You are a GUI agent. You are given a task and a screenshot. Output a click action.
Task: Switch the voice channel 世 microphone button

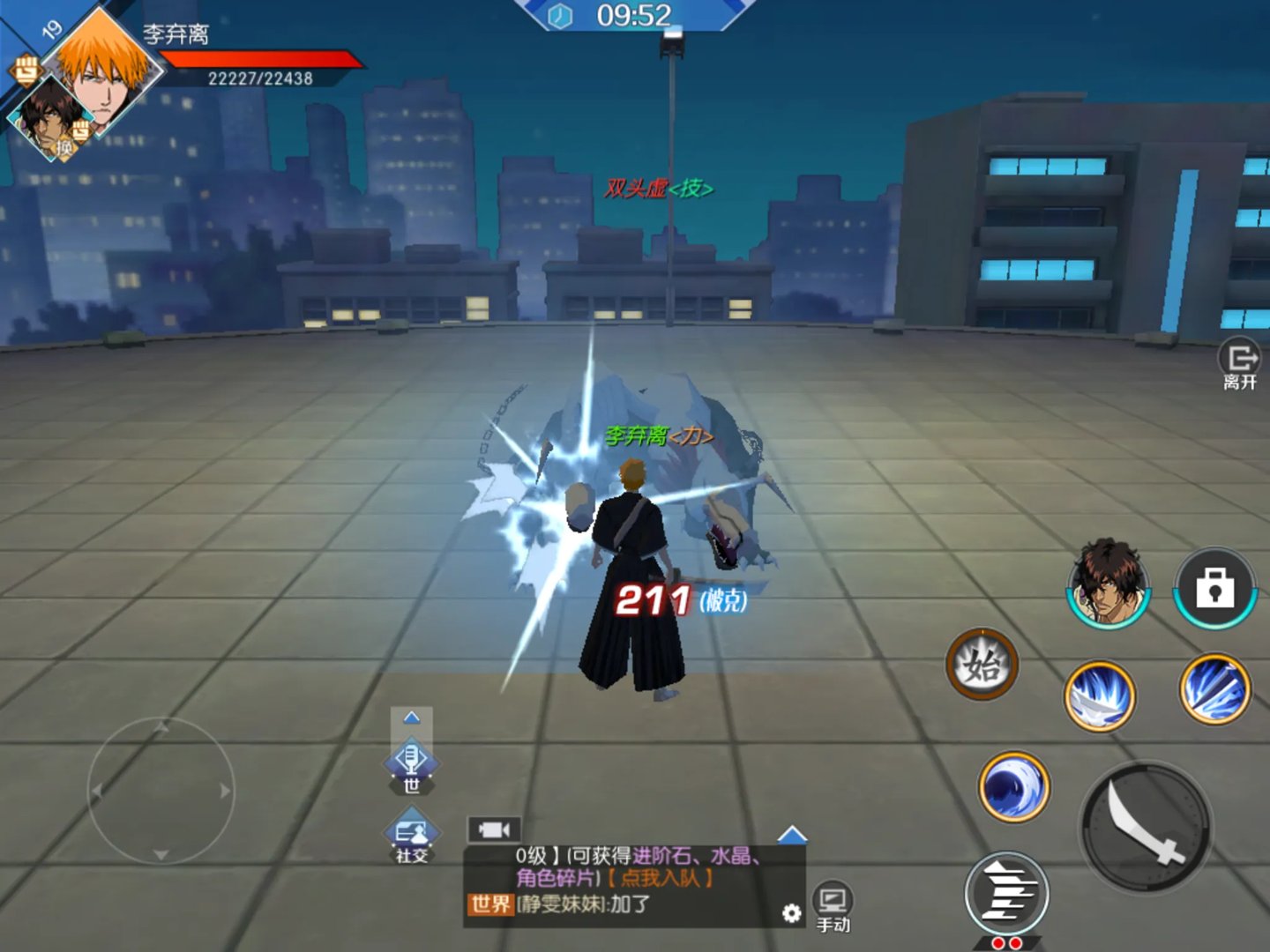[x=411, y=763]
